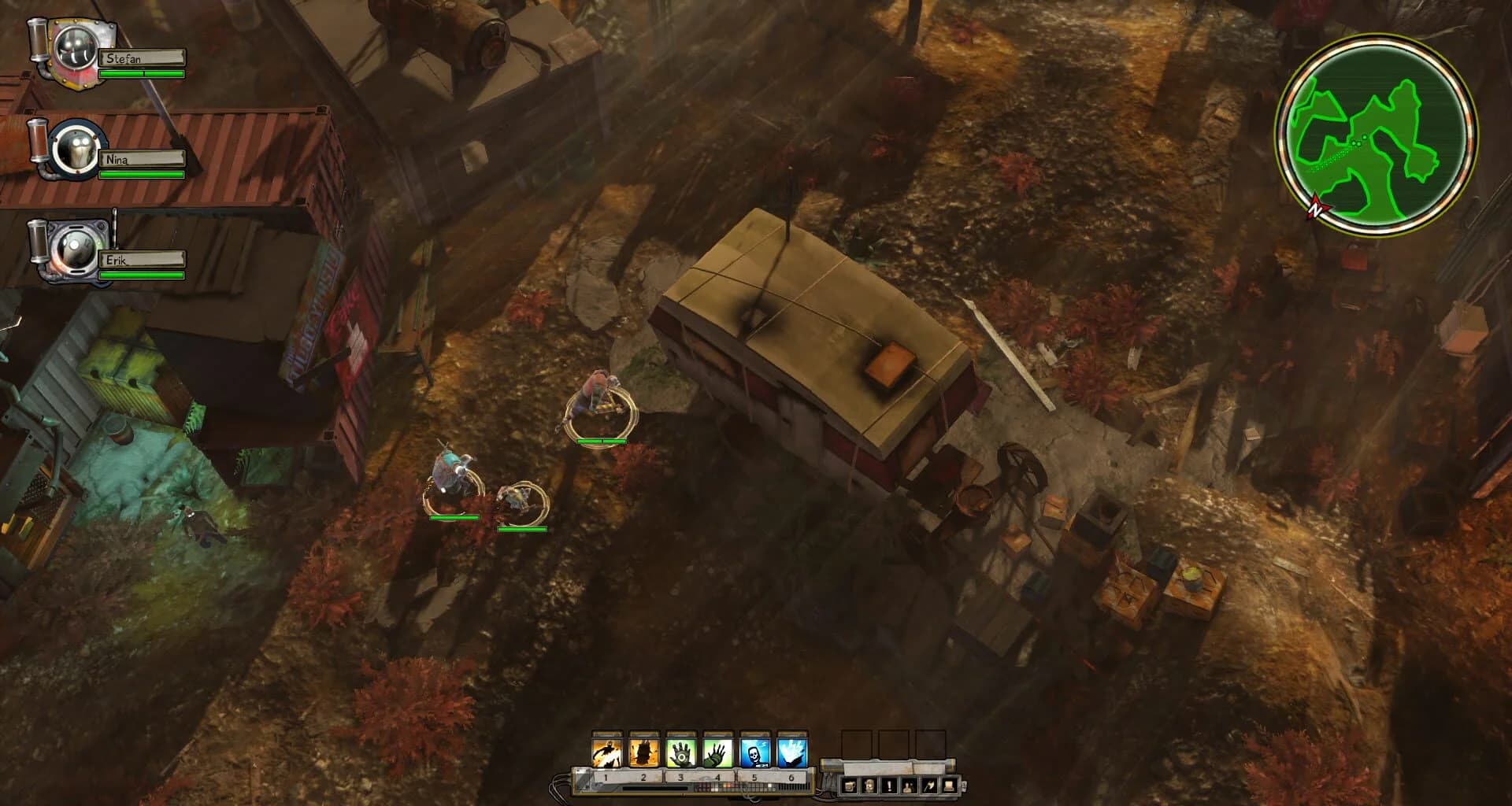Open the mug inventory icon in the bottom menu

coord(850,786)
